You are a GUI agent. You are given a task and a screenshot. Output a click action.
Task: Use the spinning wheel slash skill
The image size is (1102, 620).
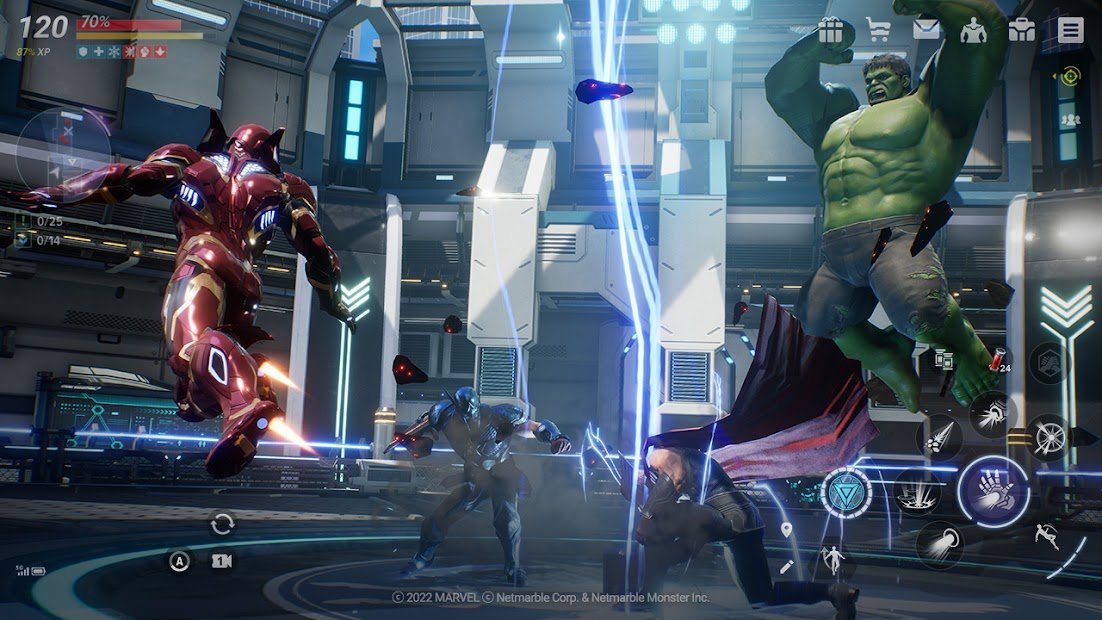[x=1047, y=436]
